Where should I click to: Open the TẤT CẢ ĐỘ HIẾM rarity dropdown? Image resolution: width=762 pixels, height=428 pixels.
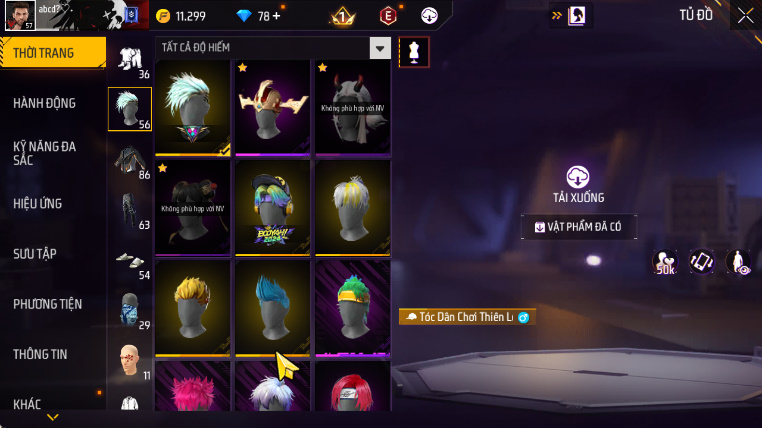[x=380, y=48]
